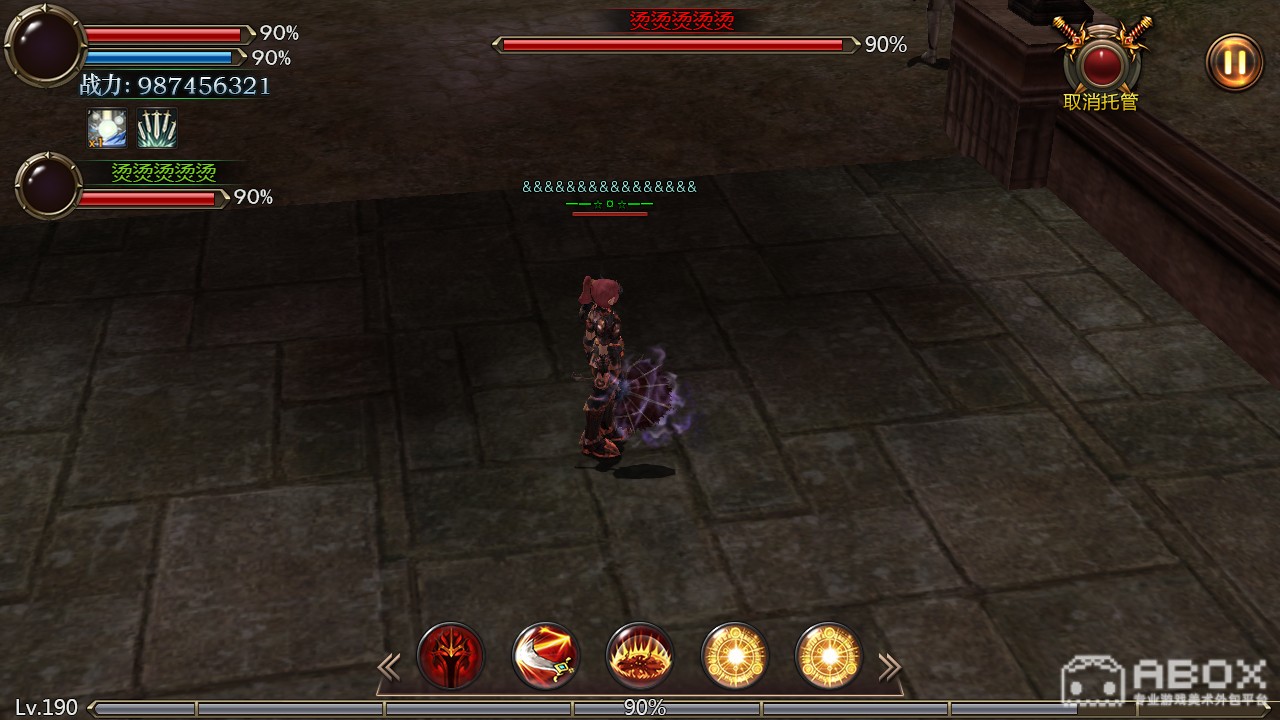This screenshot has height=720, width=1280.
Task: Inspect the falling swords buff icon
Action: click(x=157, y=129)
